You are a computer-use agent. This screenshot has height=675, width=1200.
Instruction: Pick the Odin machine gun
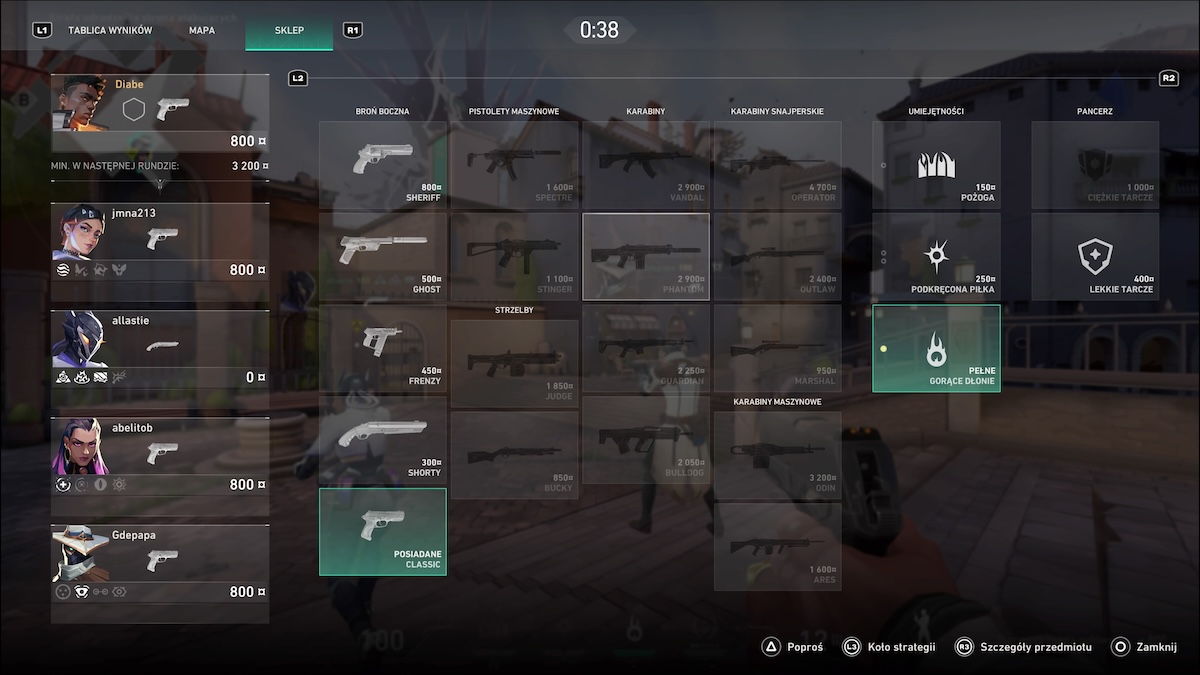pos(777,455)
